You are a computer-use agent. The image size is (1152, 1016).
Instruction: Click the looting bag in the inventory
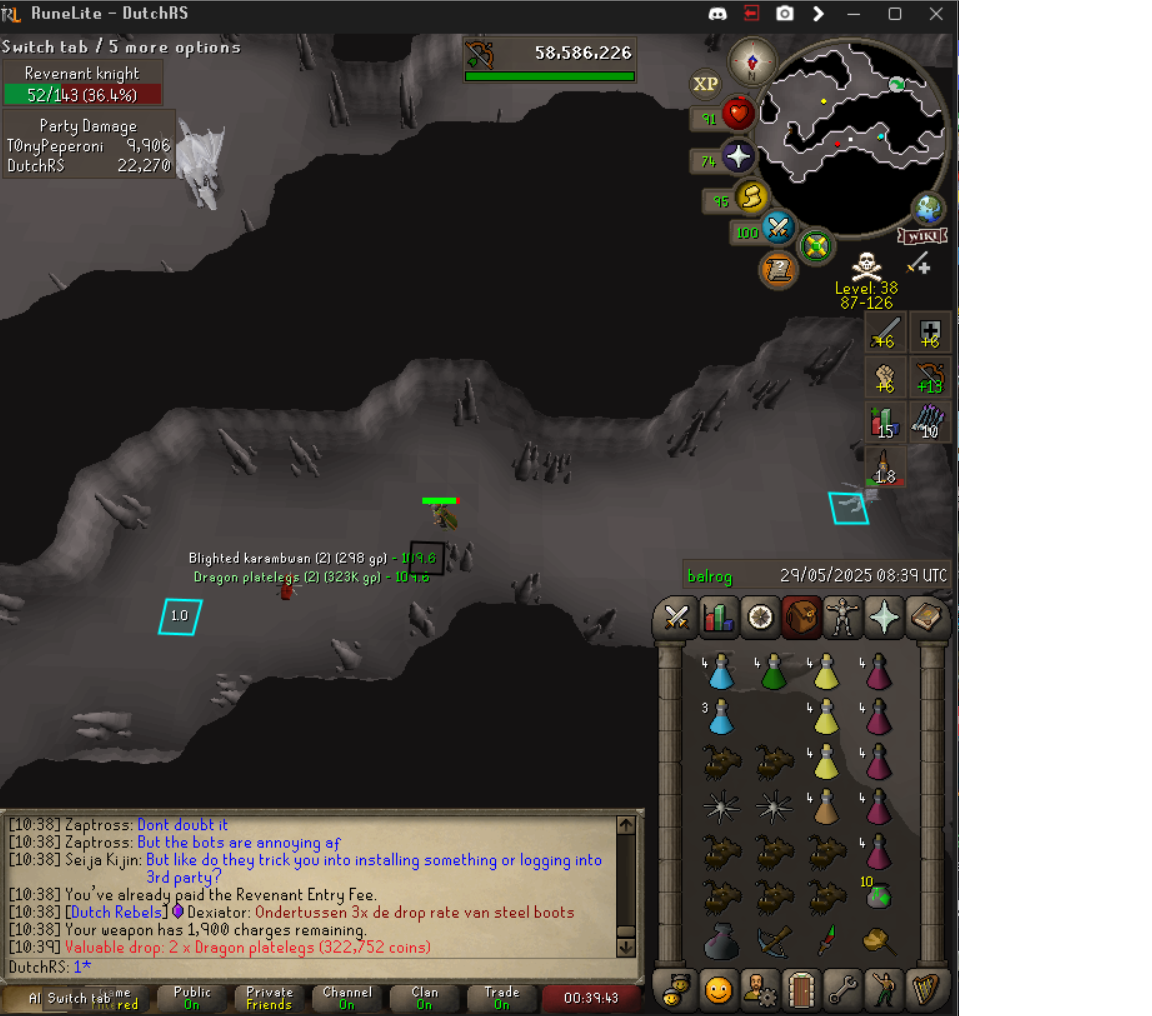tap(719, 942)
